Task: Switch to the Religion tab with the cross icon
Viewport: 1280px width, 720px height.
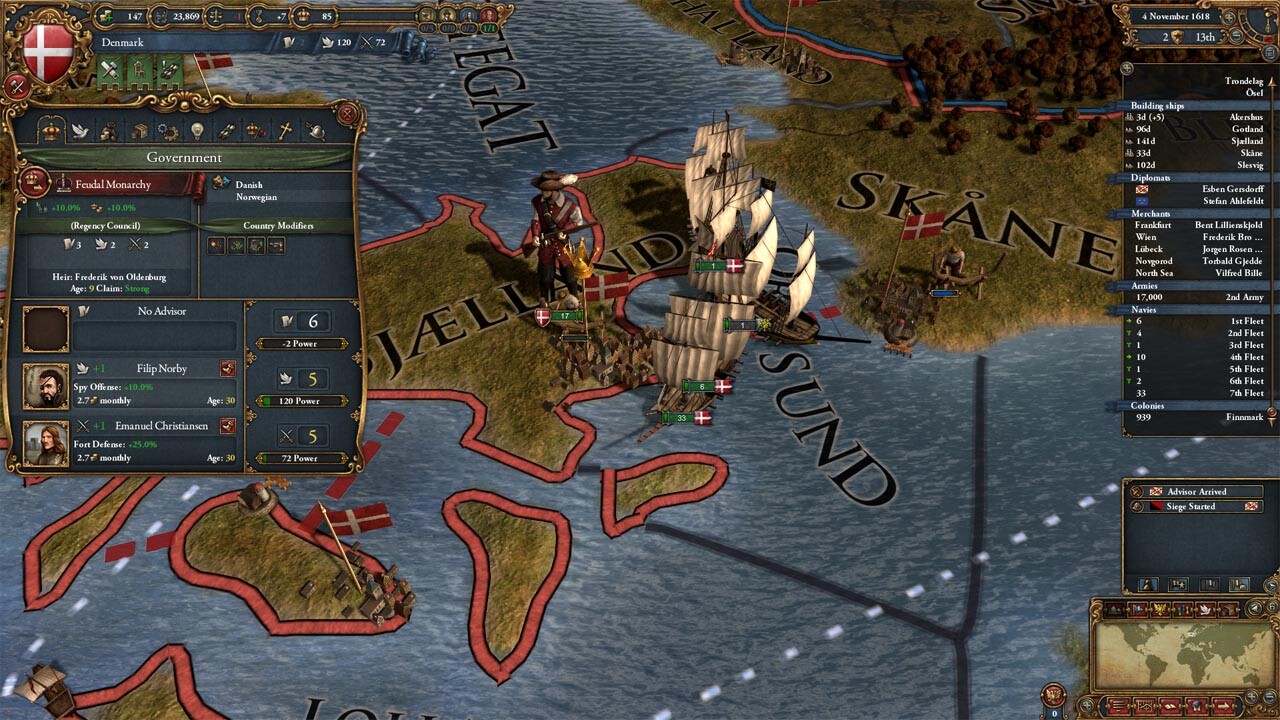Action: pos(285,131)
